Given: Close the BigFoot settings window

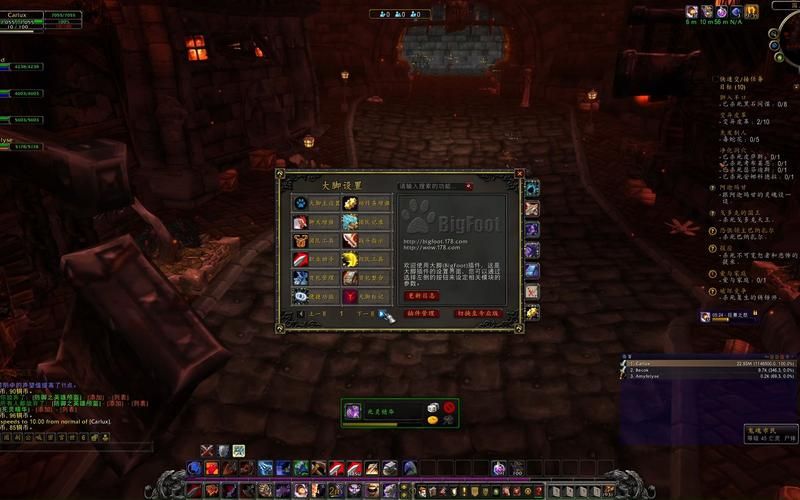Looking at the screenshot, I should [519, 173].
